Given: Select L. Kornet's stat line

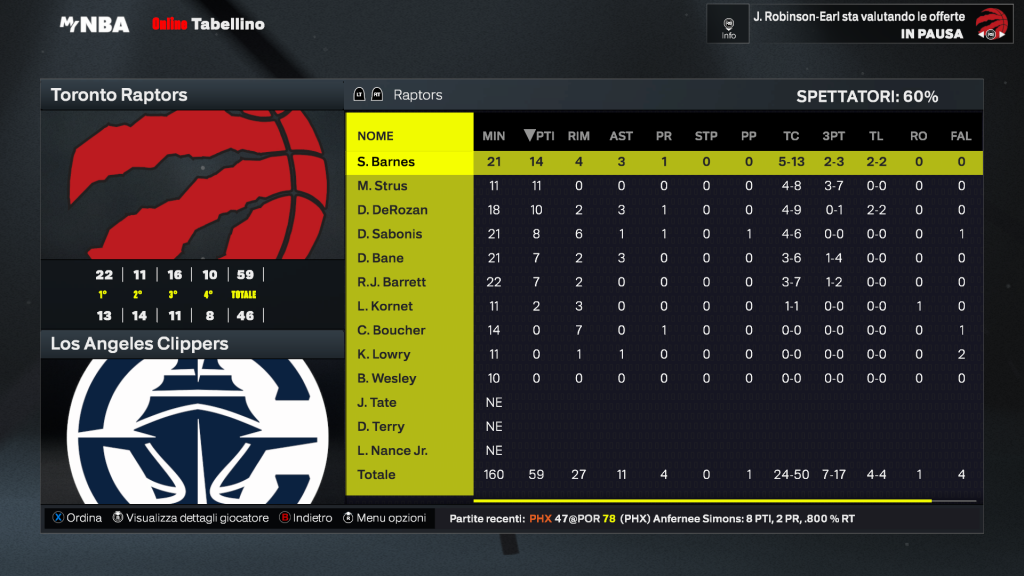Looking at the screenshot, I should [385, 306].
